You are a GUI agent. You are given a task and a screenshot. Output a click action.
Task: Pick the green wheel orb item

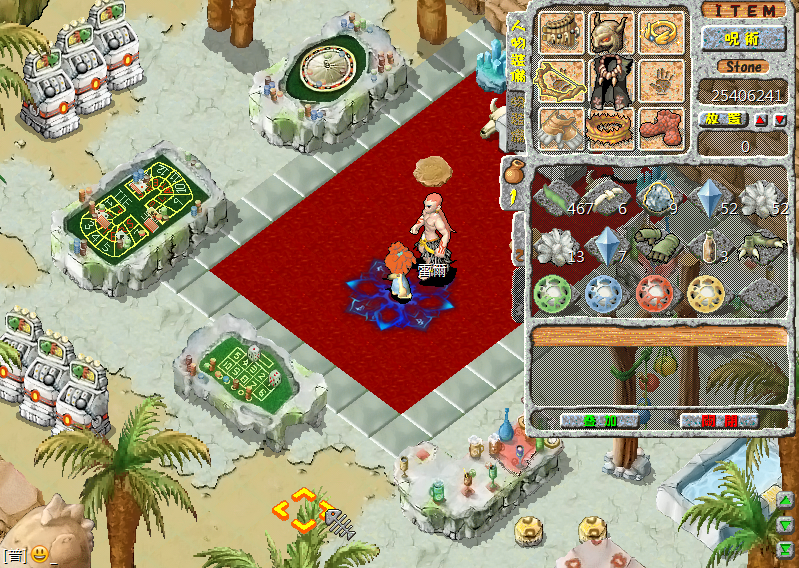point(555,292)
